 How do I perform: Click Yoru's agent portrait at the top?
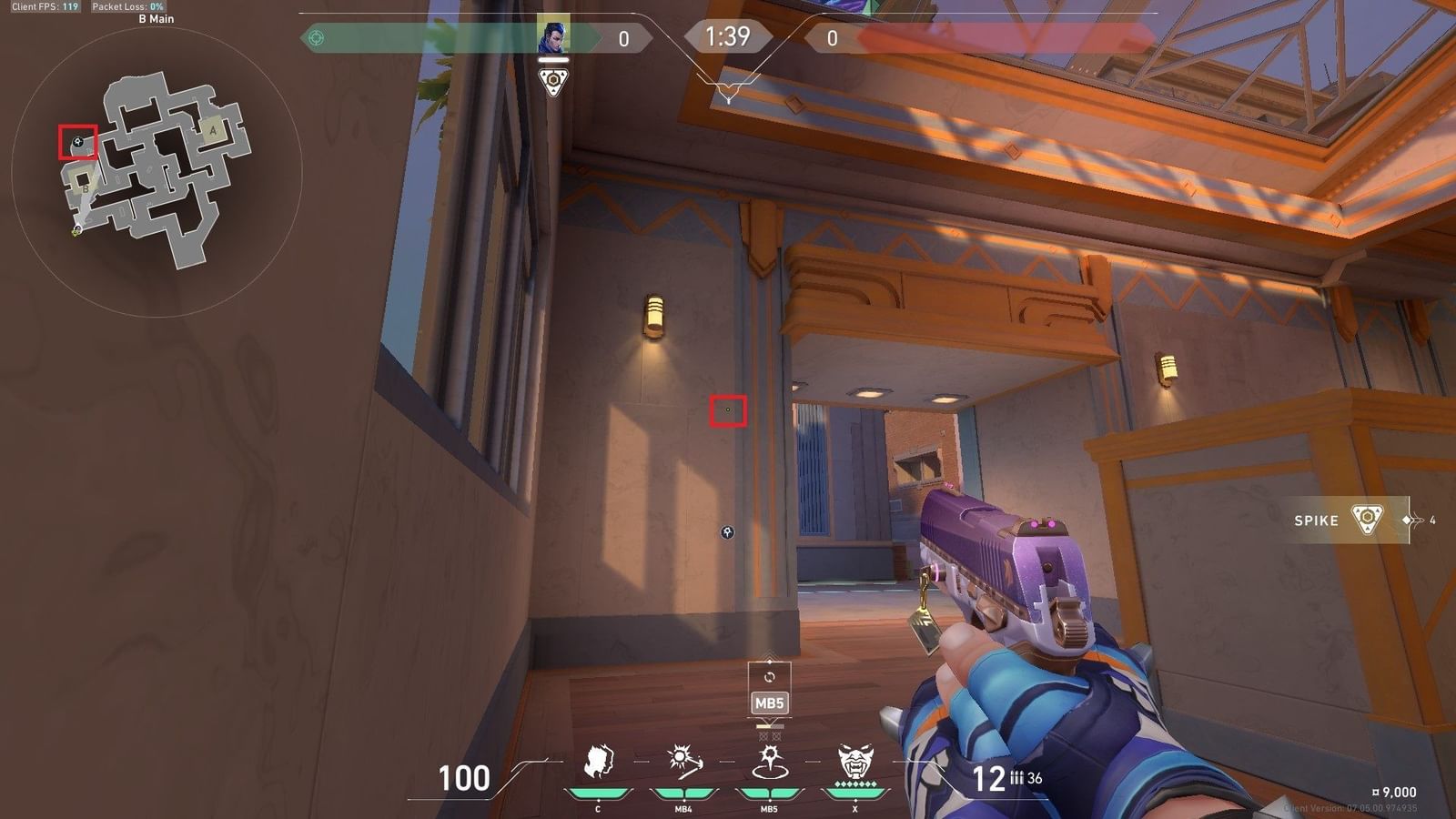(x=555, y=36)
